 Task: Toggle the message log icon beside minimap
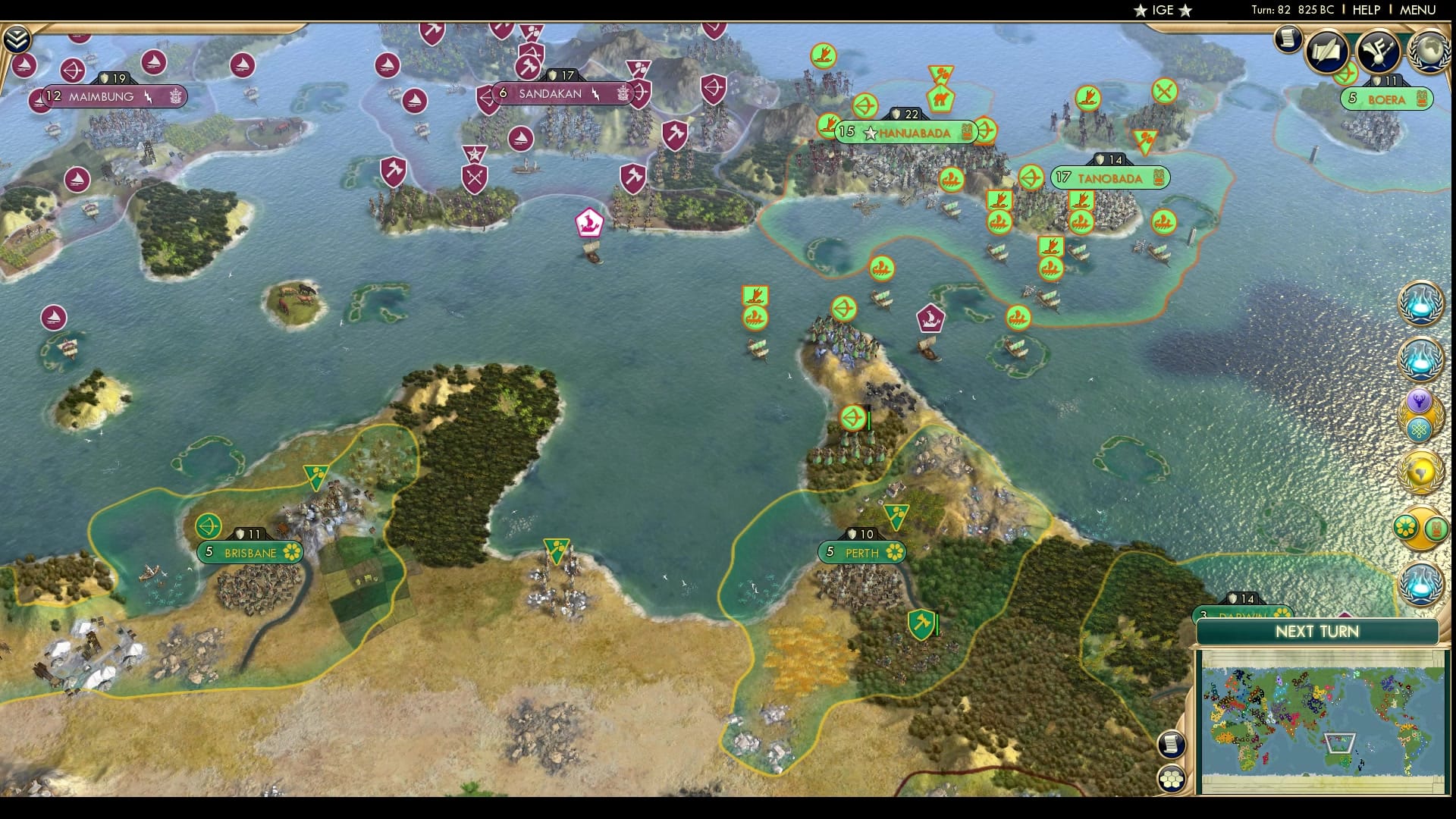coord(1172,745)
